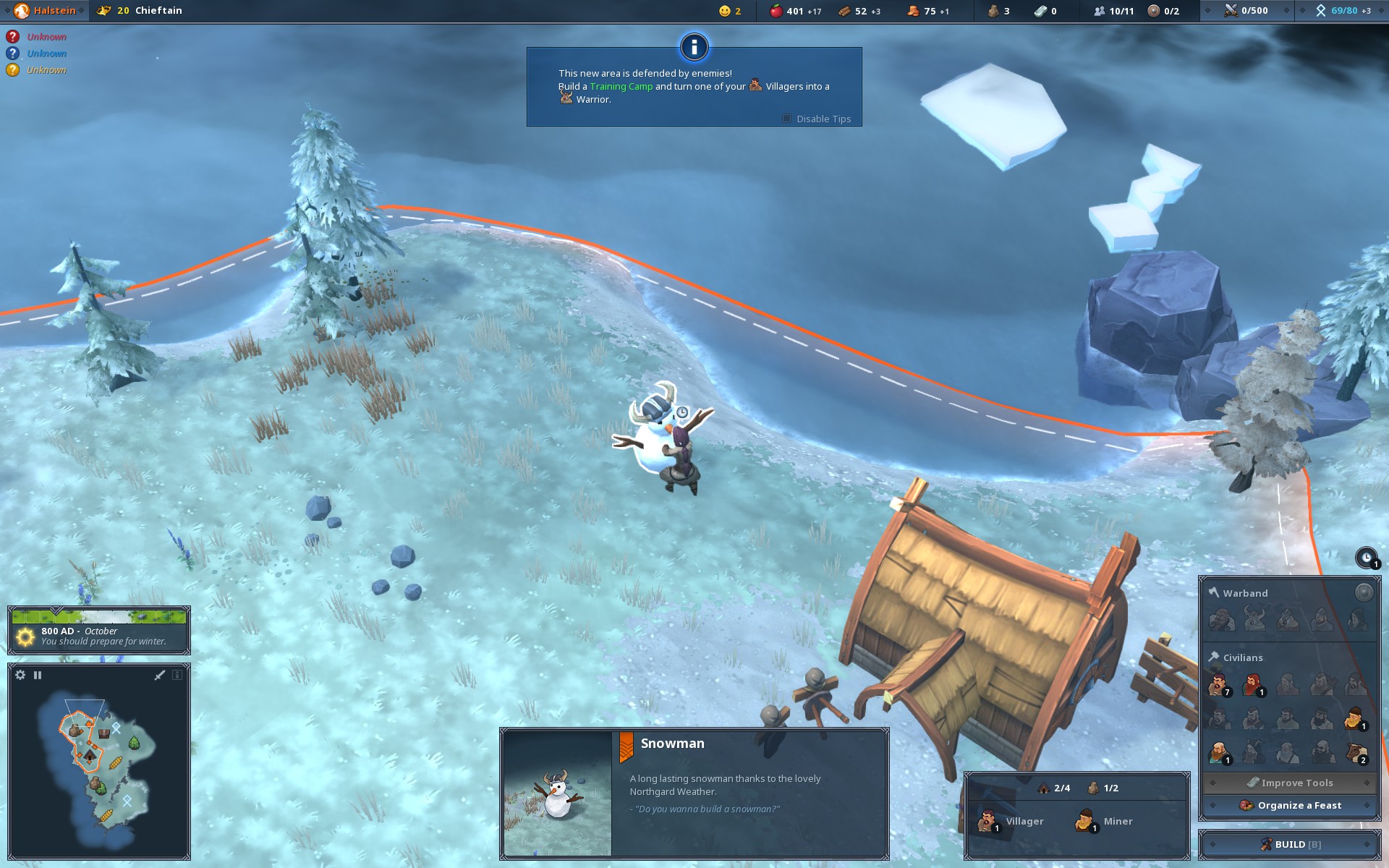1389x868 pixels.
Task: Click the town hall icon on the minimap
Action: (90, 756)
